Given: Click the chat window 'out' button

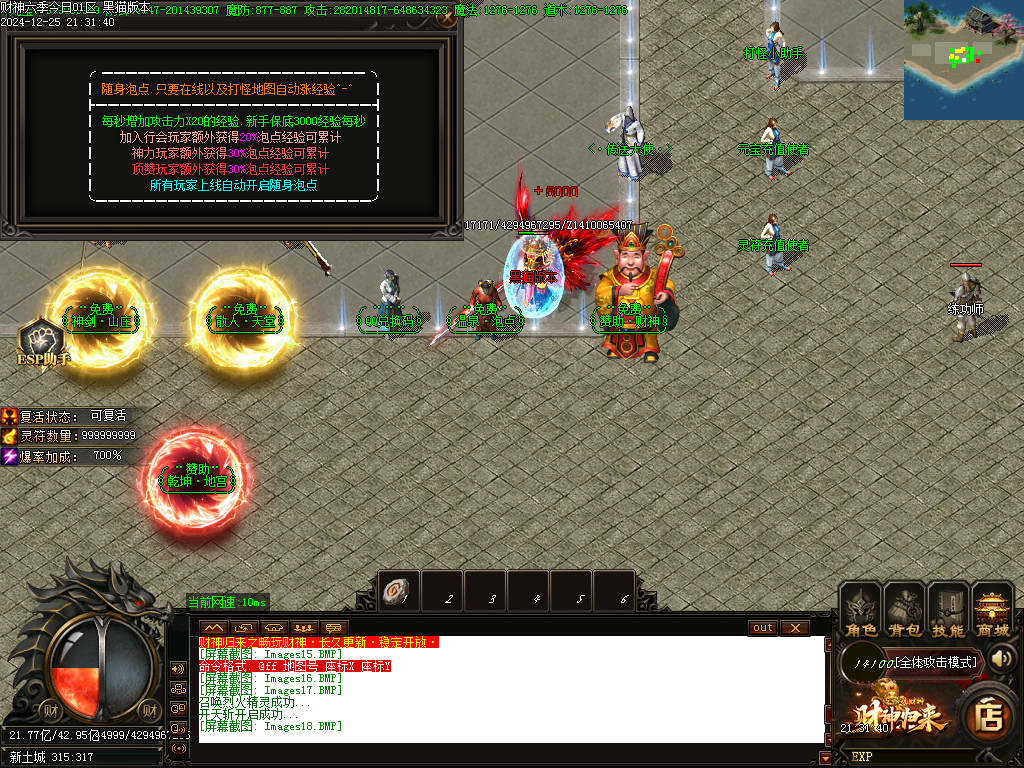Looking at the screenshot, I should 763,628.
